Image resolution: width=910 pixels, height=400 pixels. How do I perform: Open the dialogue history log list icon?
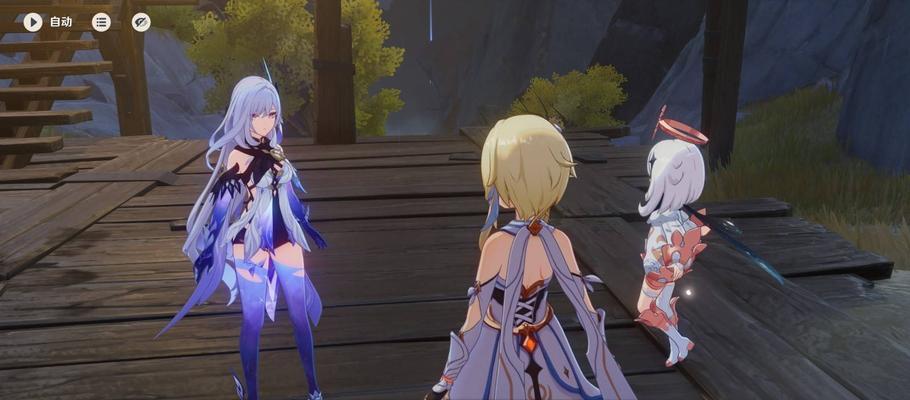[x=101, y=21]
